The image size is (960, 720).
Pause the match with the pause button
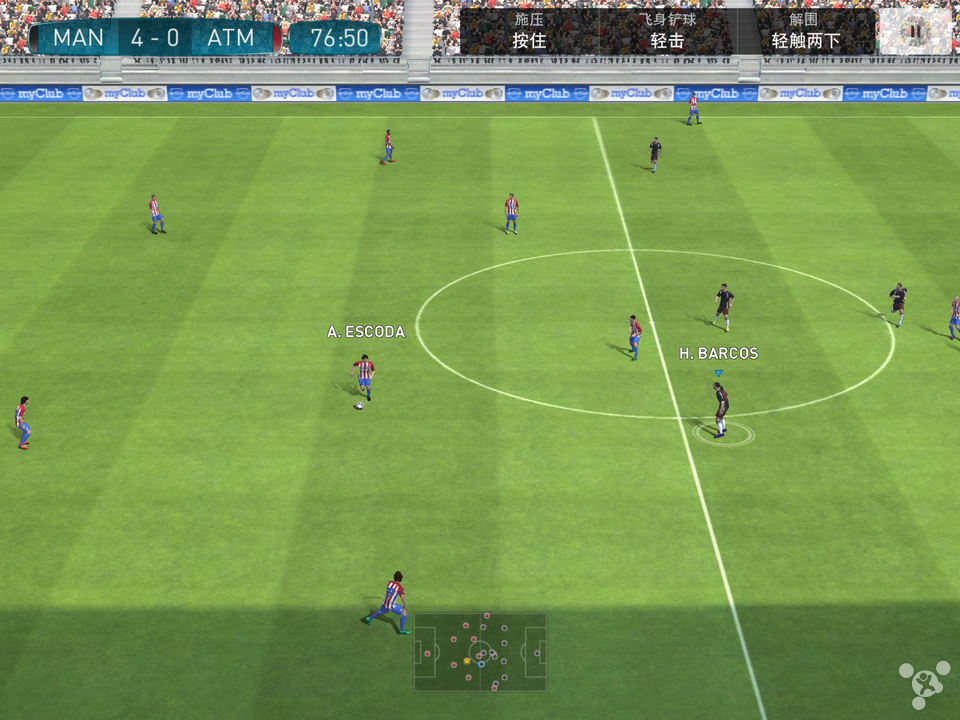click(914, 31)
